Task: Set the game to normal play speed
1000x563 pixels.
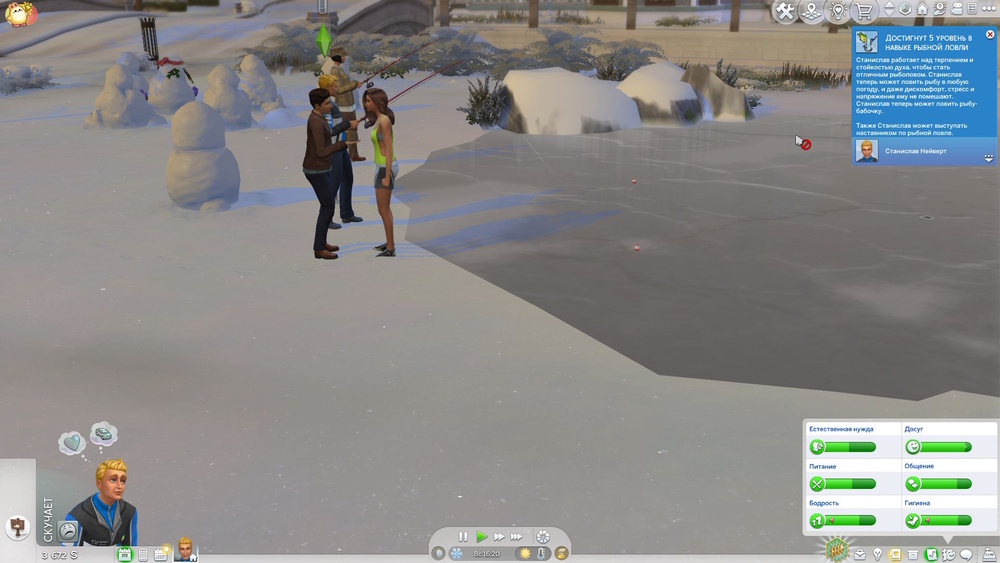Action: point(481,537)
